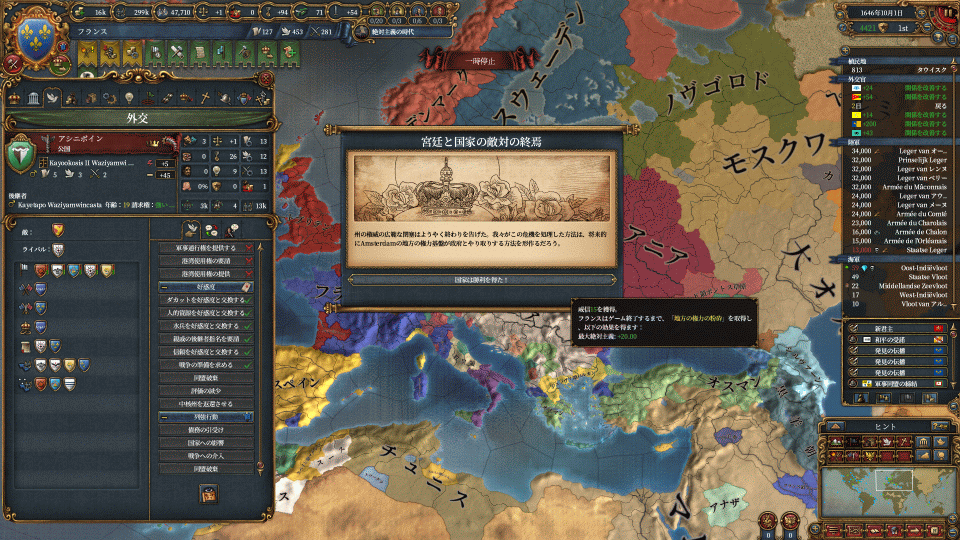Open the 新君主 notification entry

coord(893,328)
